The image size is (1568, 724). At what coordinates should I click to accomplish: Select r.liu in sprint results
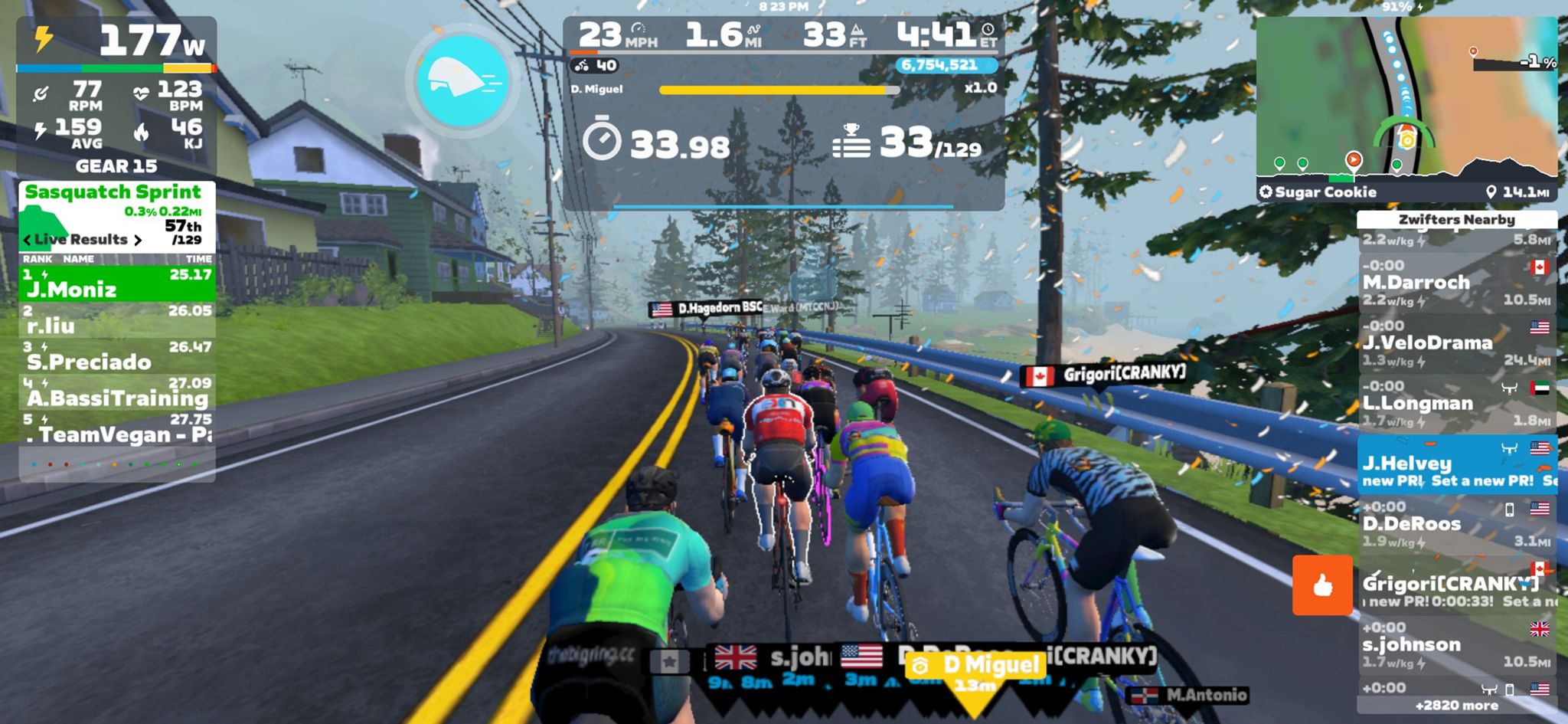tap(117, 320)
